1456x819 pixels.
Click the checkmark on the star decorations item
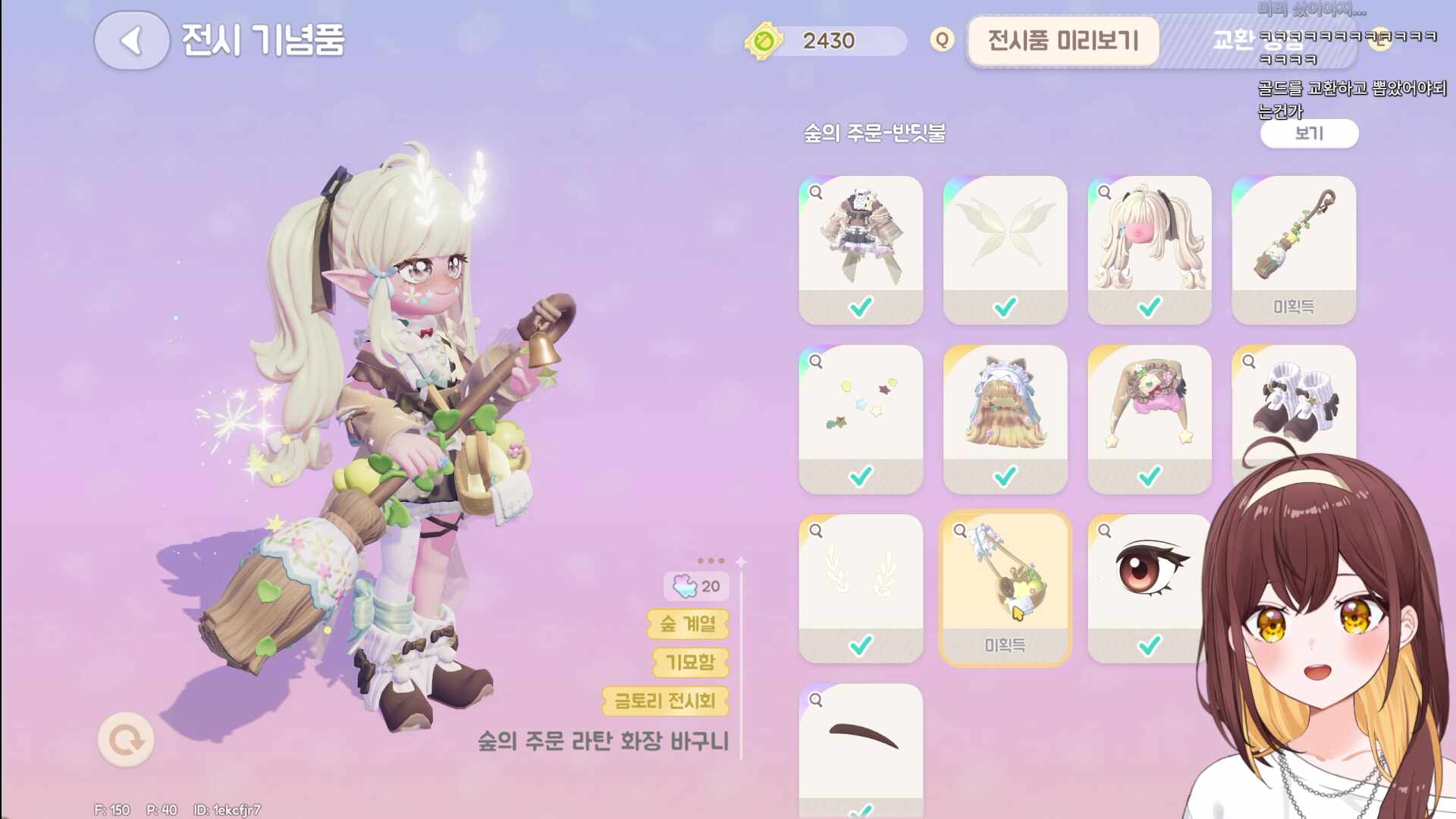[860, 475]
